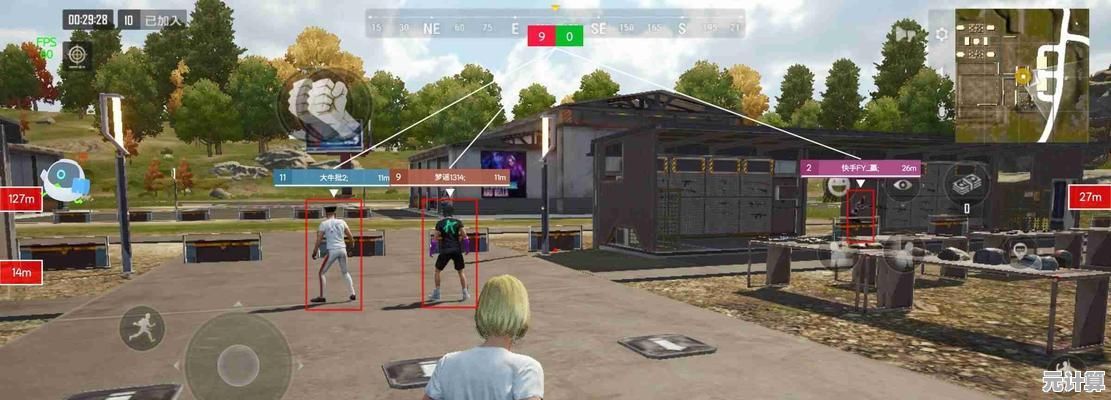Tap the crosshair target icon
Screen dimensions: 1111x400
tap(76, 55)
